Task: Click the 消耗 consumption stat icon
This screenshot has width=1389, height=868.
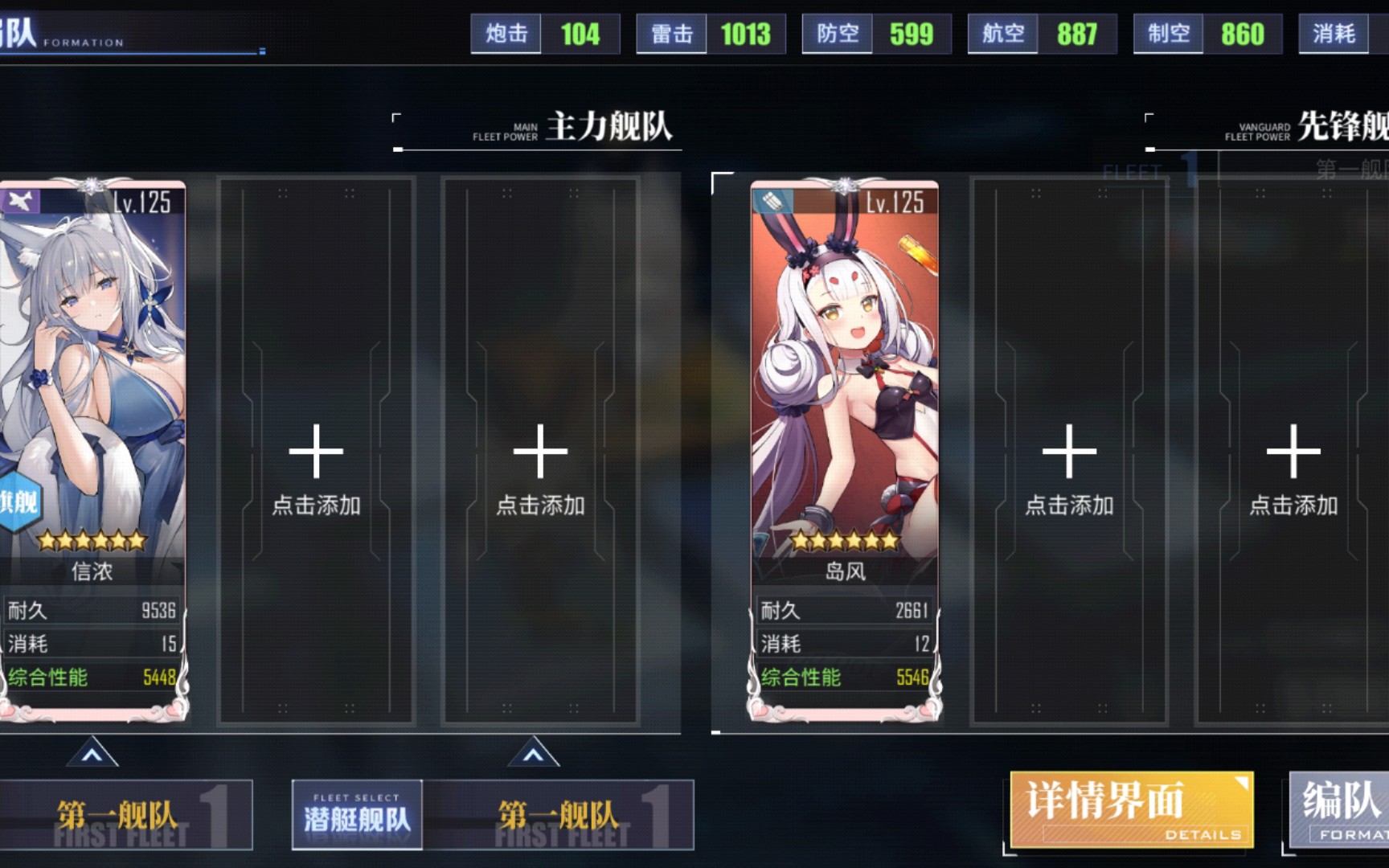Action: coord(1333,34)
